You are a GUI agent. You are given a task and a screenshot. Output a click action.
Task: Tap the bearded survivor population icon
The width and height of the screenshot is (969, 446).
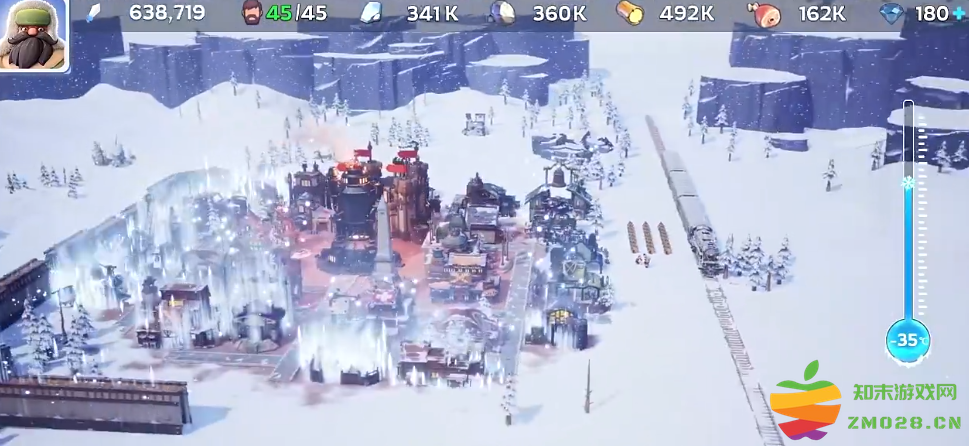tap(254, 13)
